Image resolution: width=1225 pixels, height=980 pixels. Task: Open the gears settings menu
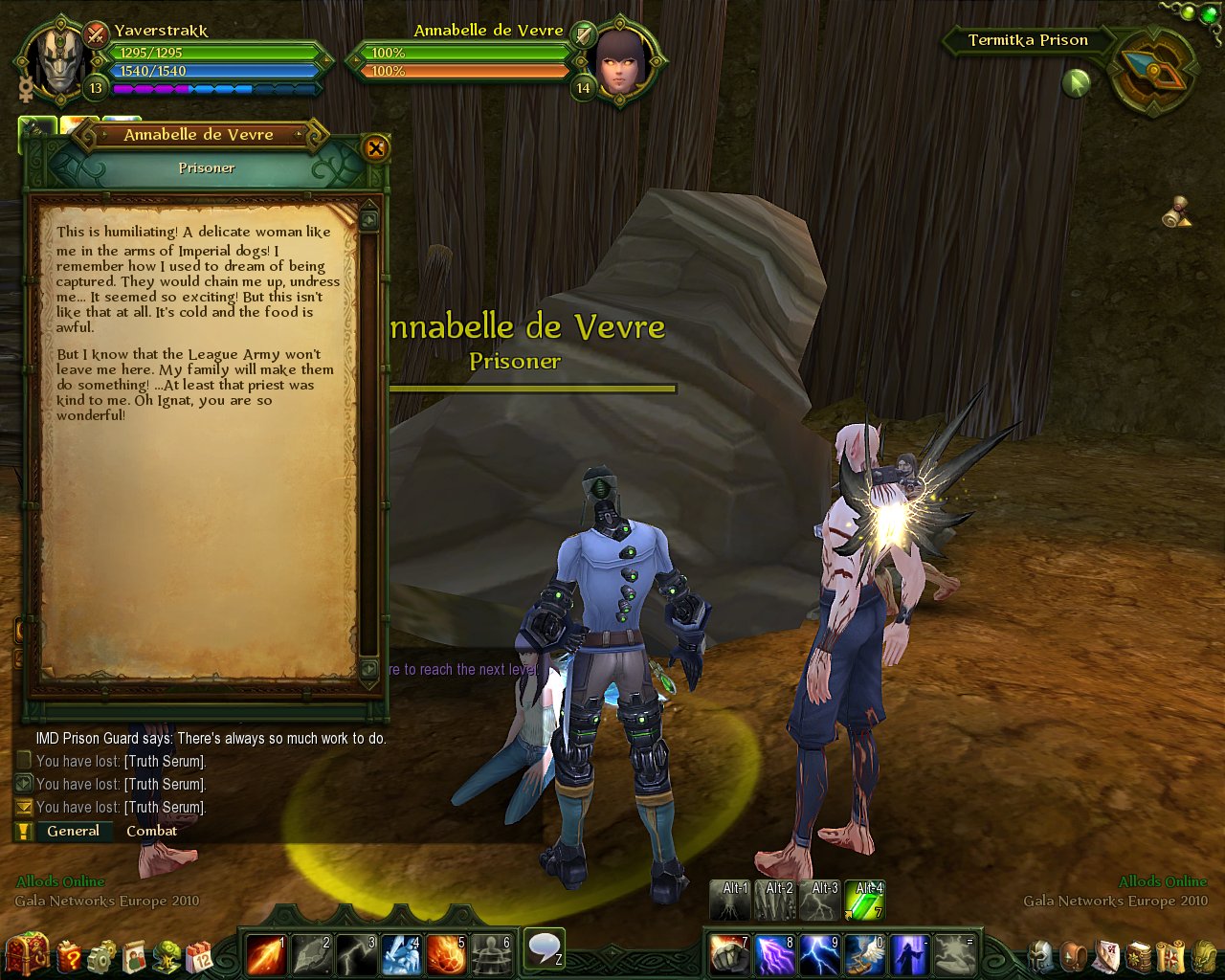click(101, 954)
